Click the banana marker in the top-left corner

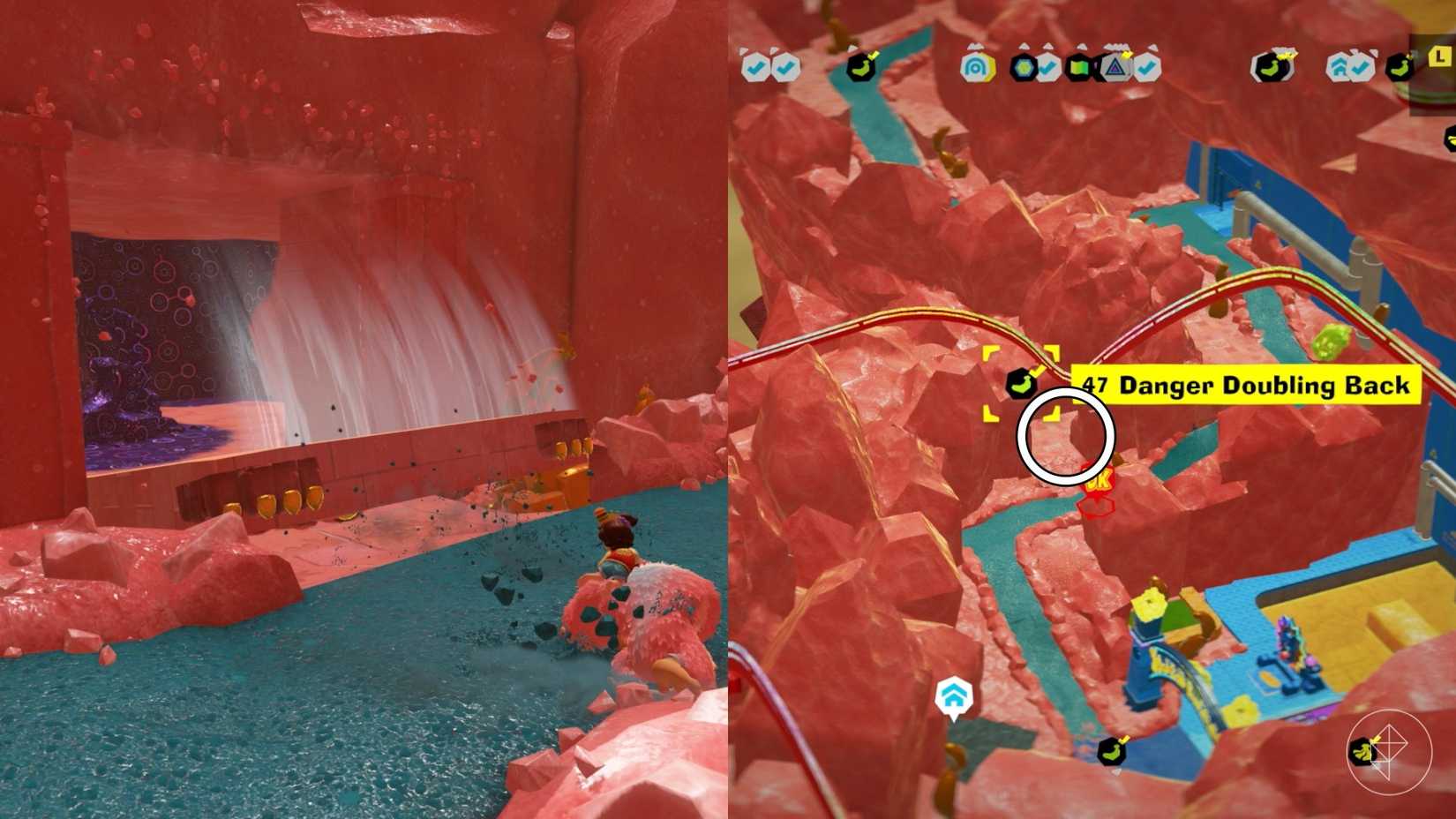[x=862, y=67]
